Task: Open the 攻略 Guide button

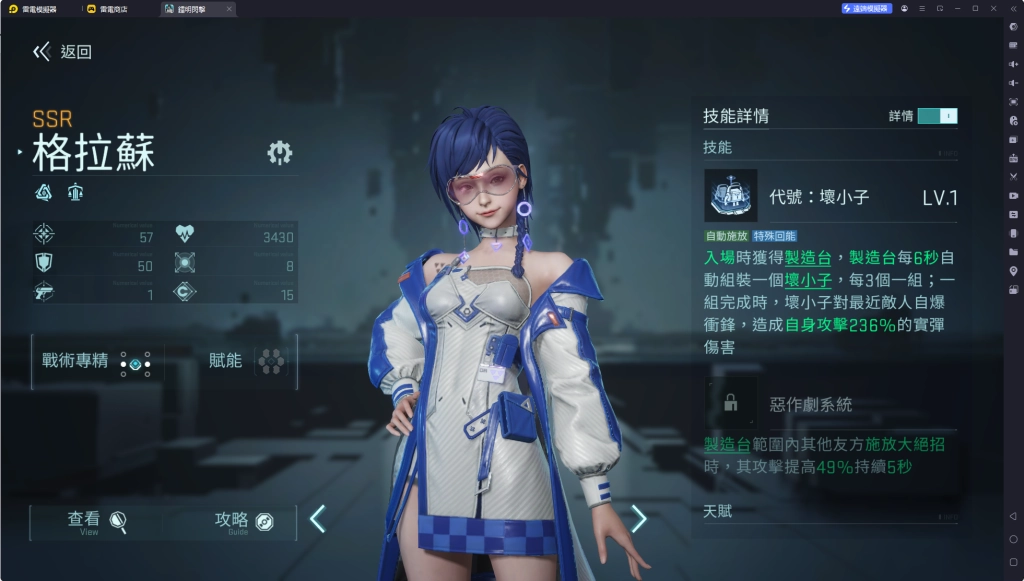Action: 244,521
